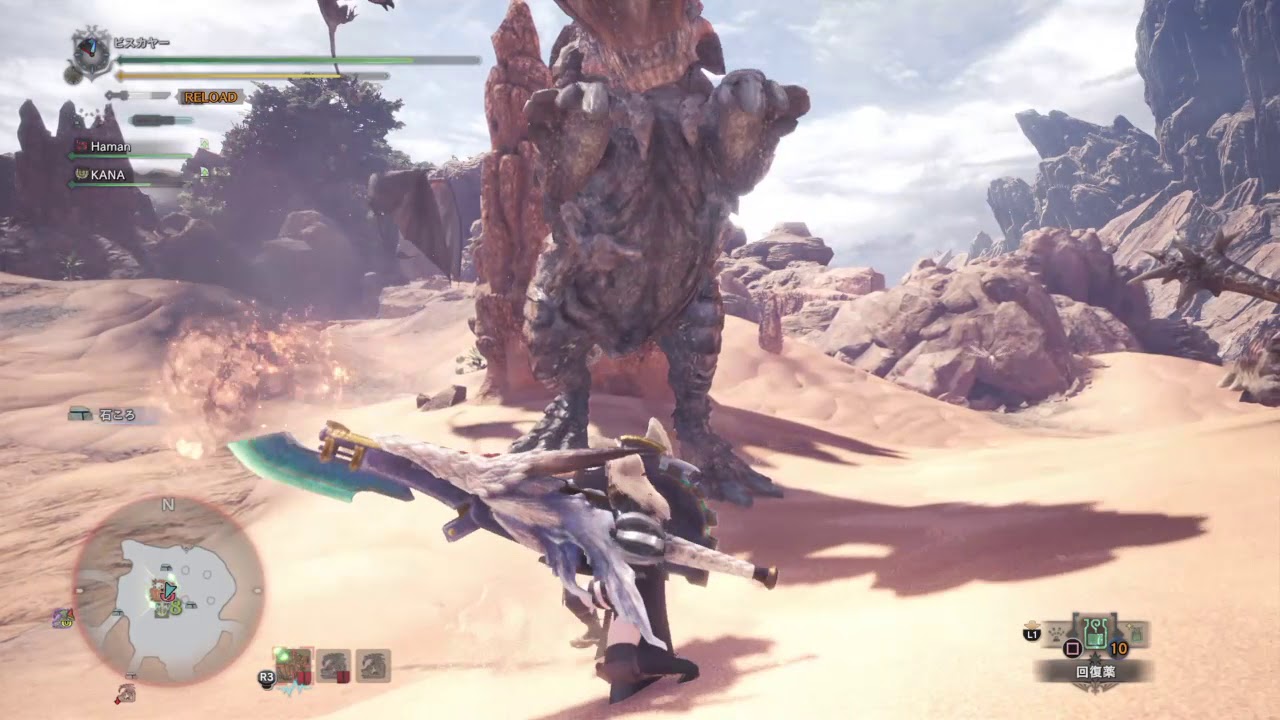The image size is (1280, 720).
Task: Select party member Haman's name entry
Action: pos(108,146)
